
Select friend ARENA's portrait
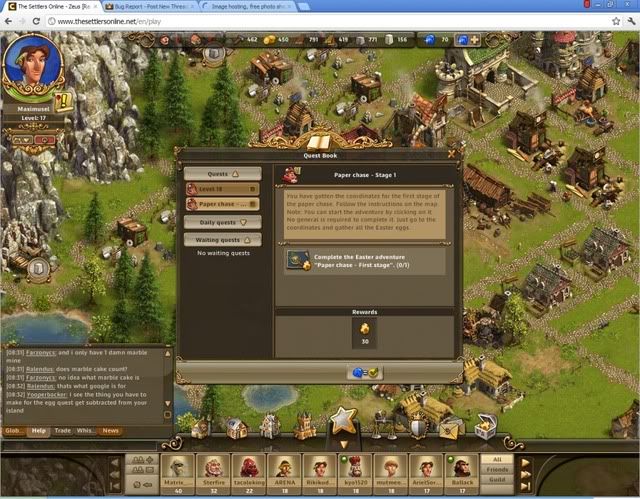click(x=281, y=467)
